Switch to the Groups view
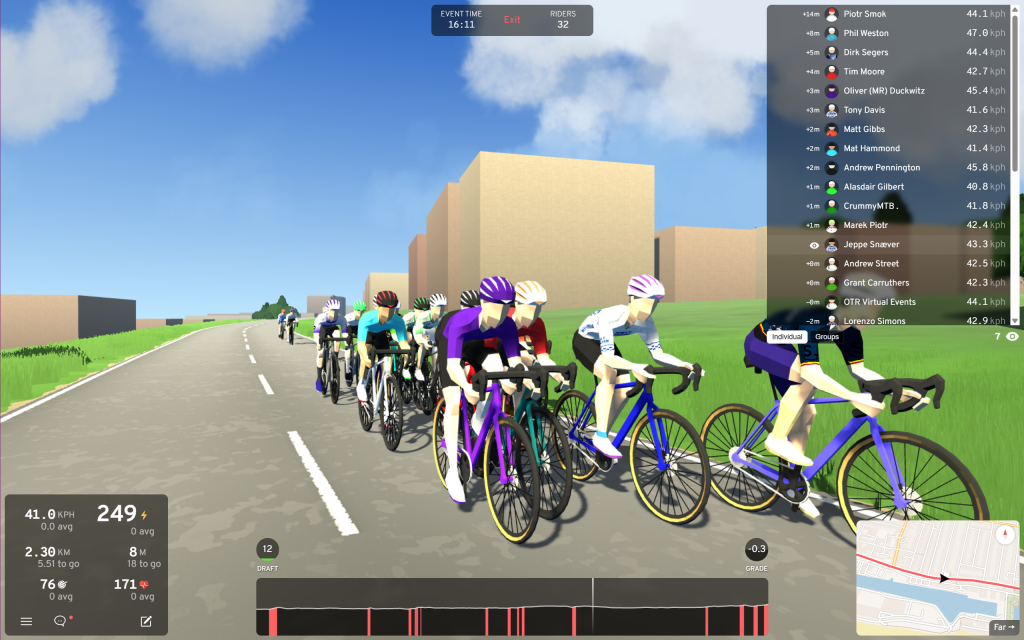 pos(827,337)
